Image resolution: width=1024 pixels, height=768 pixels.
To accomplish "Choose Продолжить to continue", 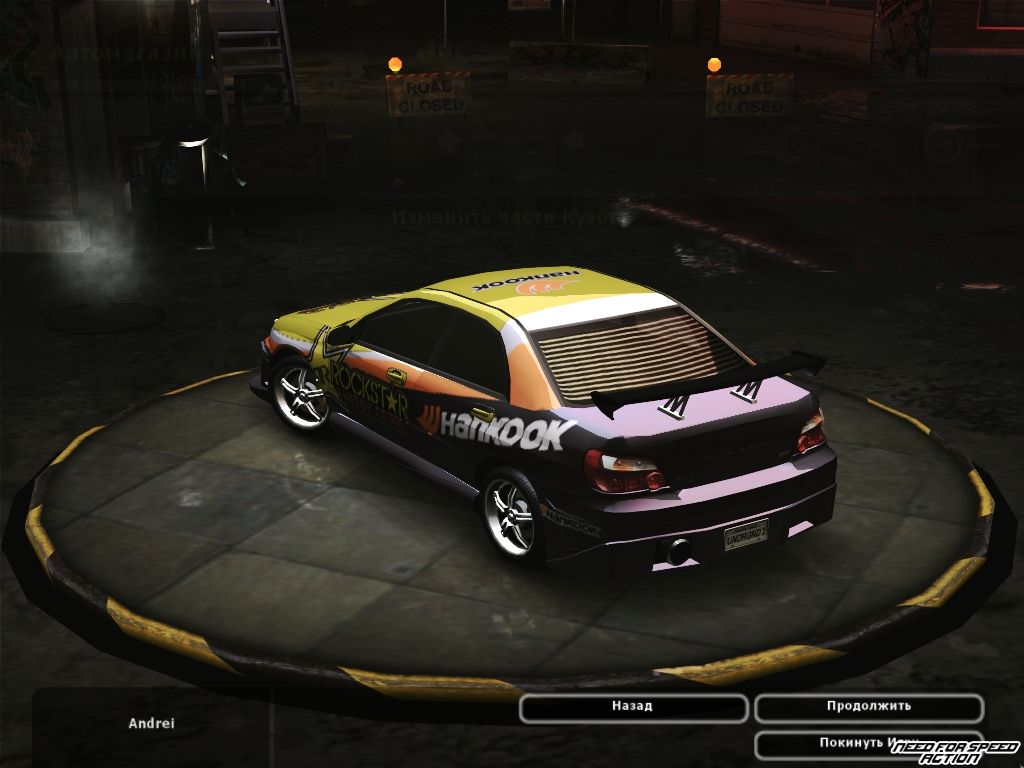I will tap(868, 707).
